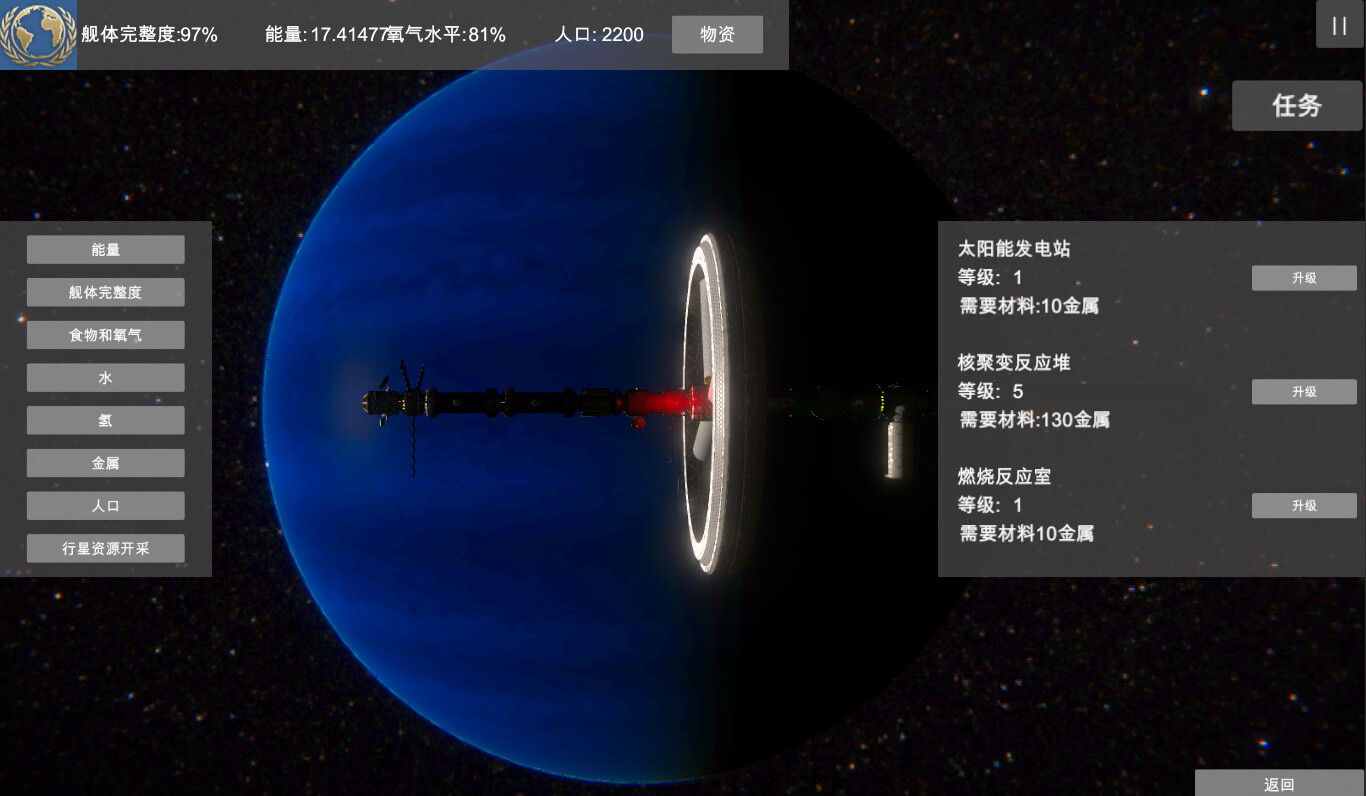
Task: Click the 人口 2200 counter
Action: pos(601,34)
